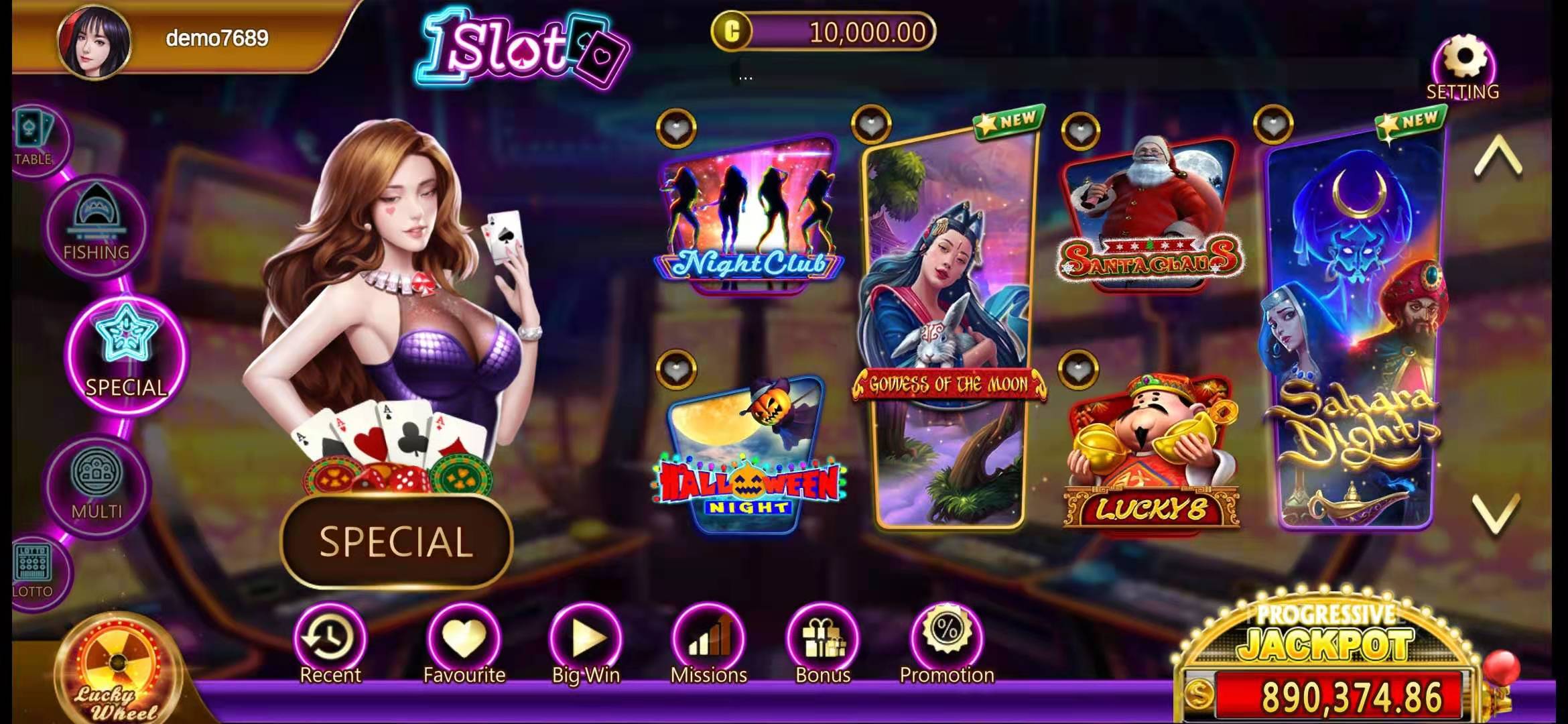Screen dimensions: 1568x724
Task: Switch to the Fishing category
Action: click(x=96, y=225)
